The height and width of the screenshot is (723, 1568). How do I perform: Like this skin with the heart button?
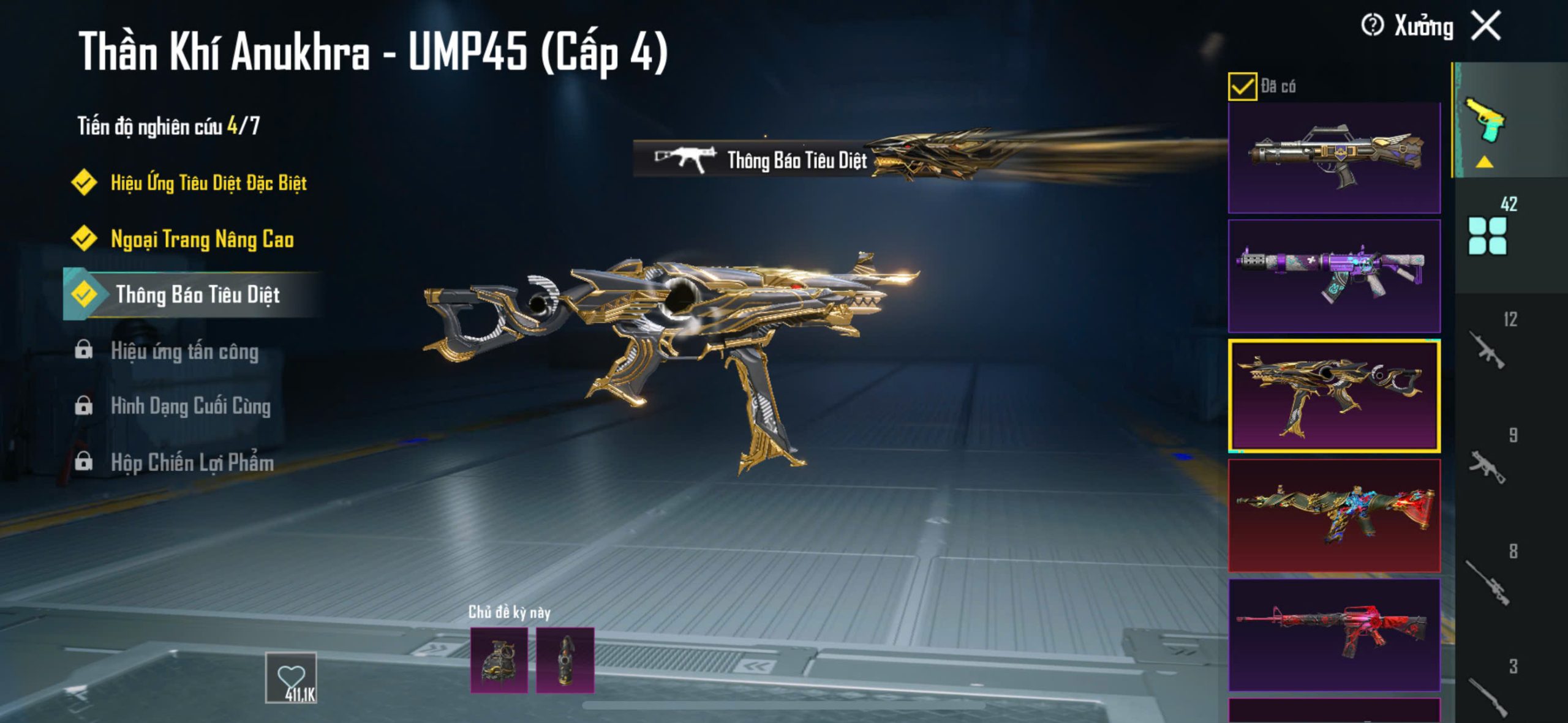coord(291,678)
